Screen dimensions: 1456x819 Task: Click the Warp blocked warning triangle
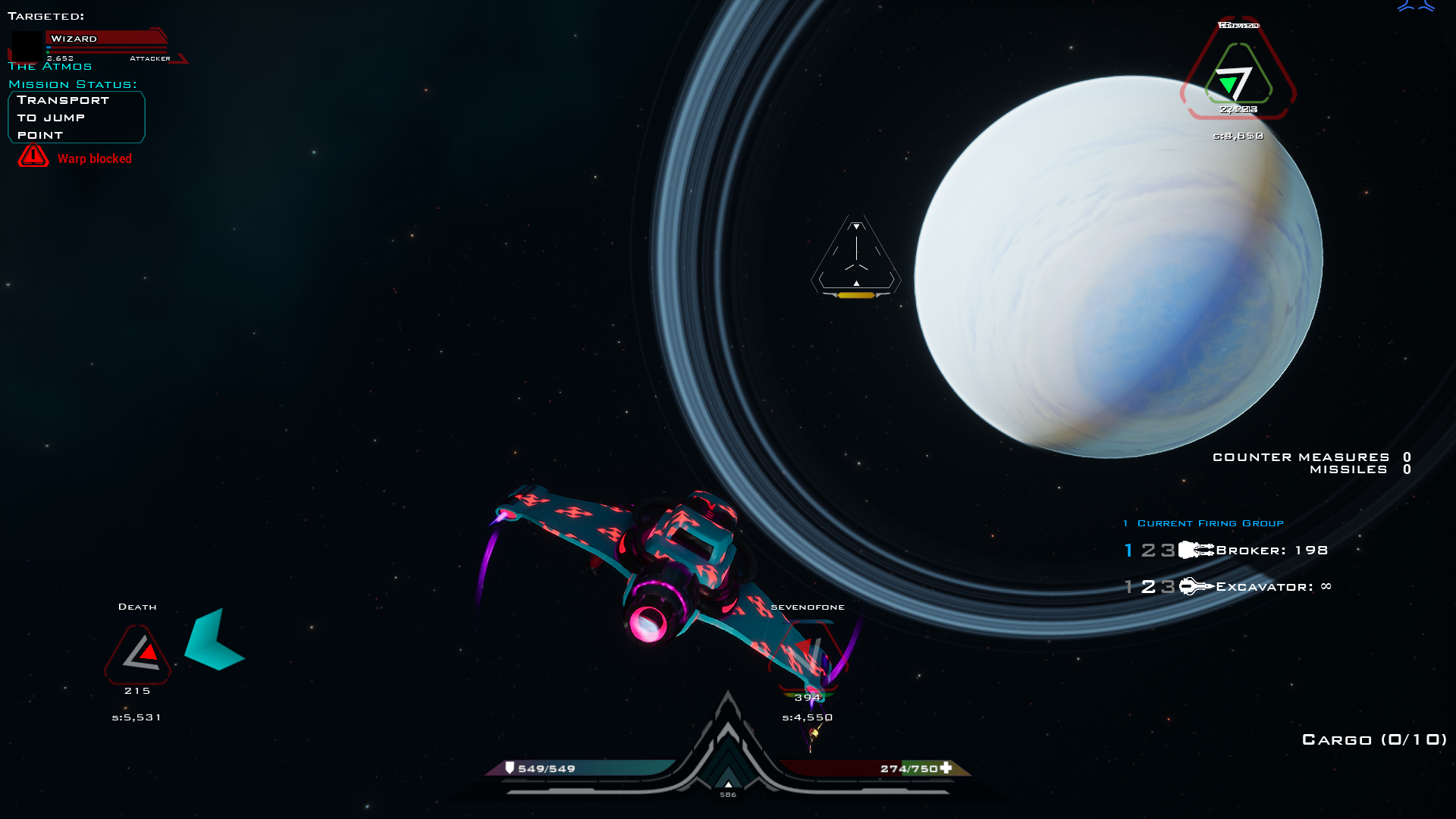[32, 157]
